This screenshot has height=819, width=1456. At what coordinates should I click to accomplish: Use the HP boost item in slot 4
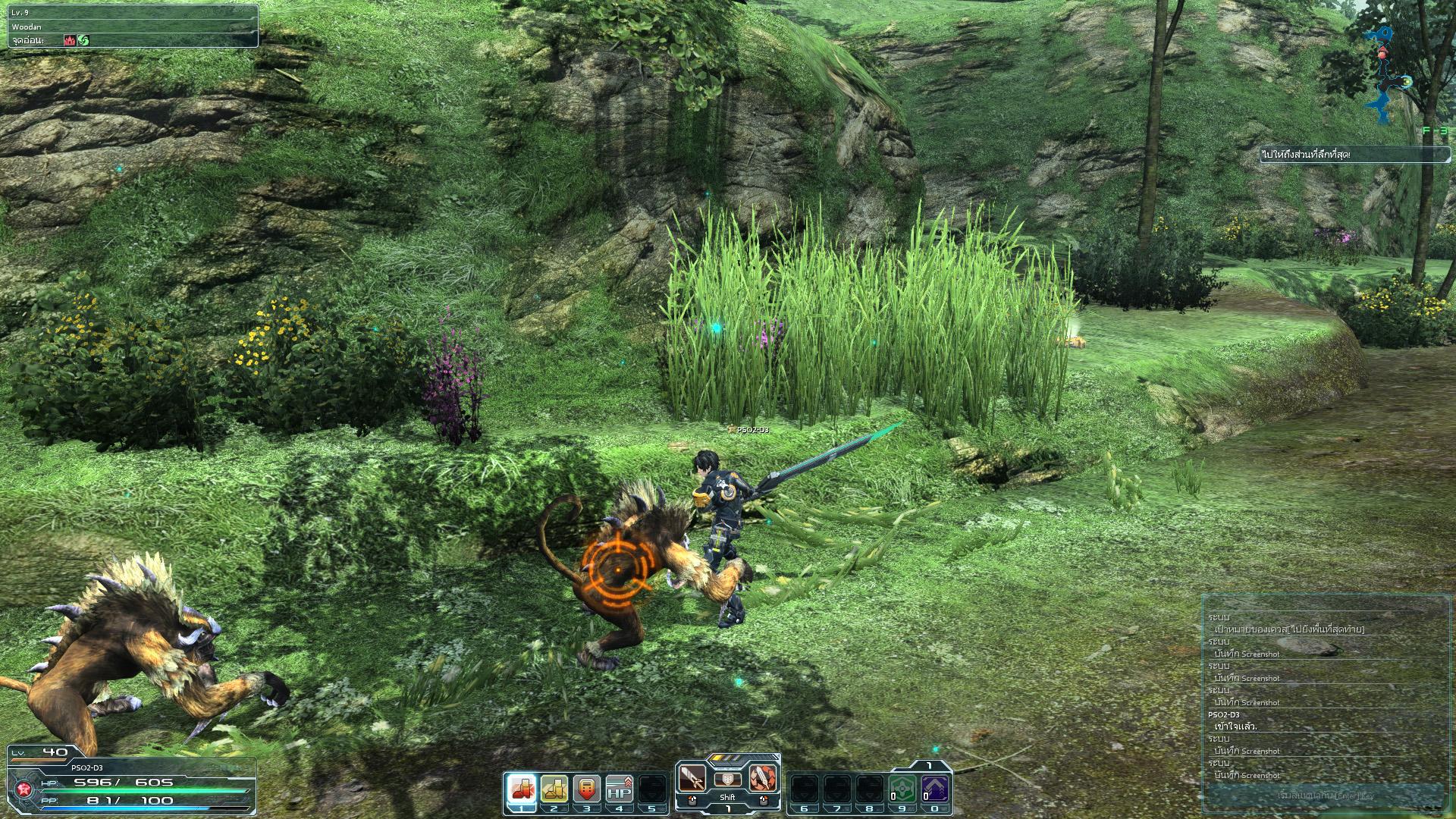tap(620, 789)
